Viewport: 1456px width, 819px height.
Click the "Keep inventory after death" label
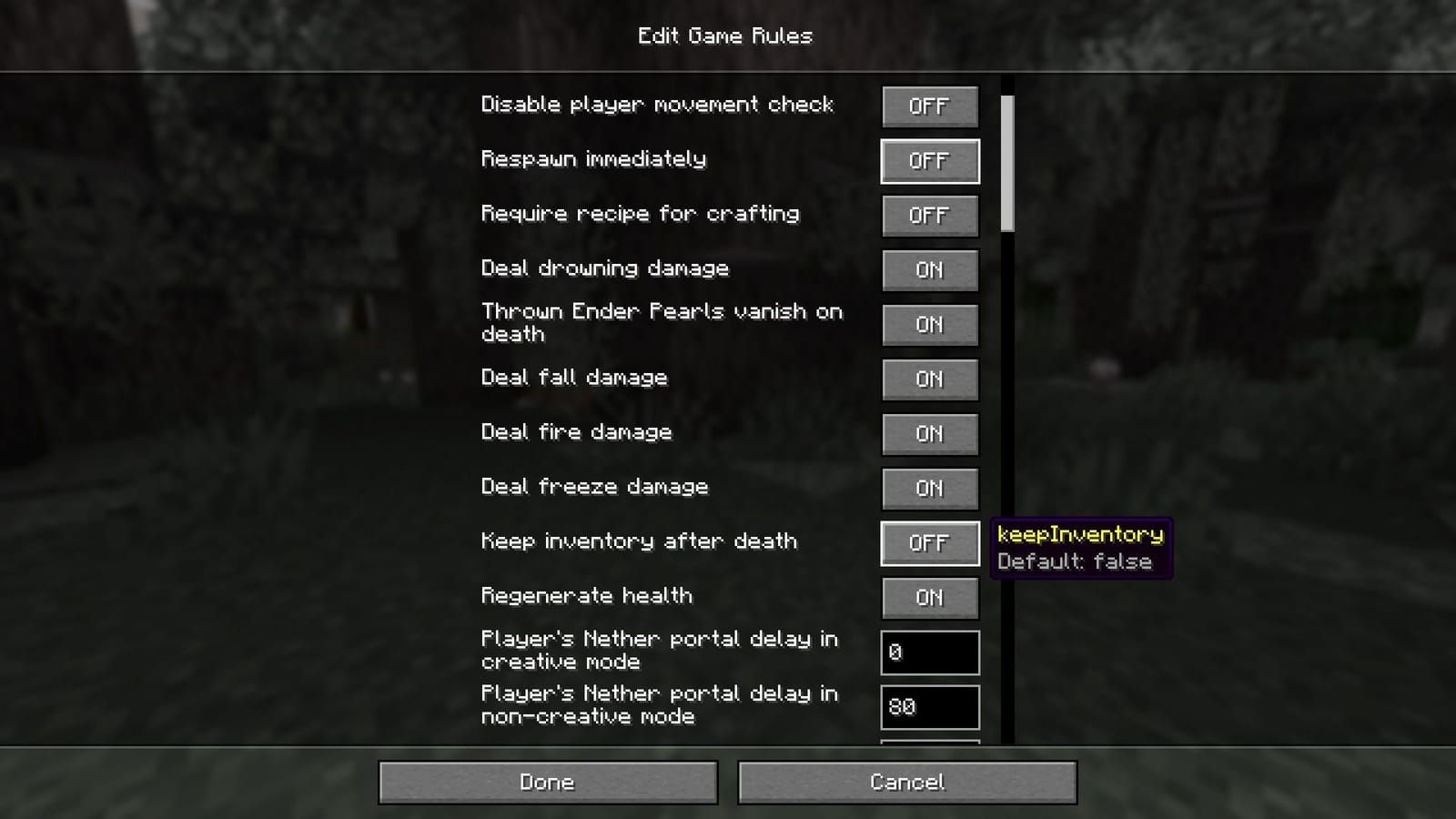639,541
